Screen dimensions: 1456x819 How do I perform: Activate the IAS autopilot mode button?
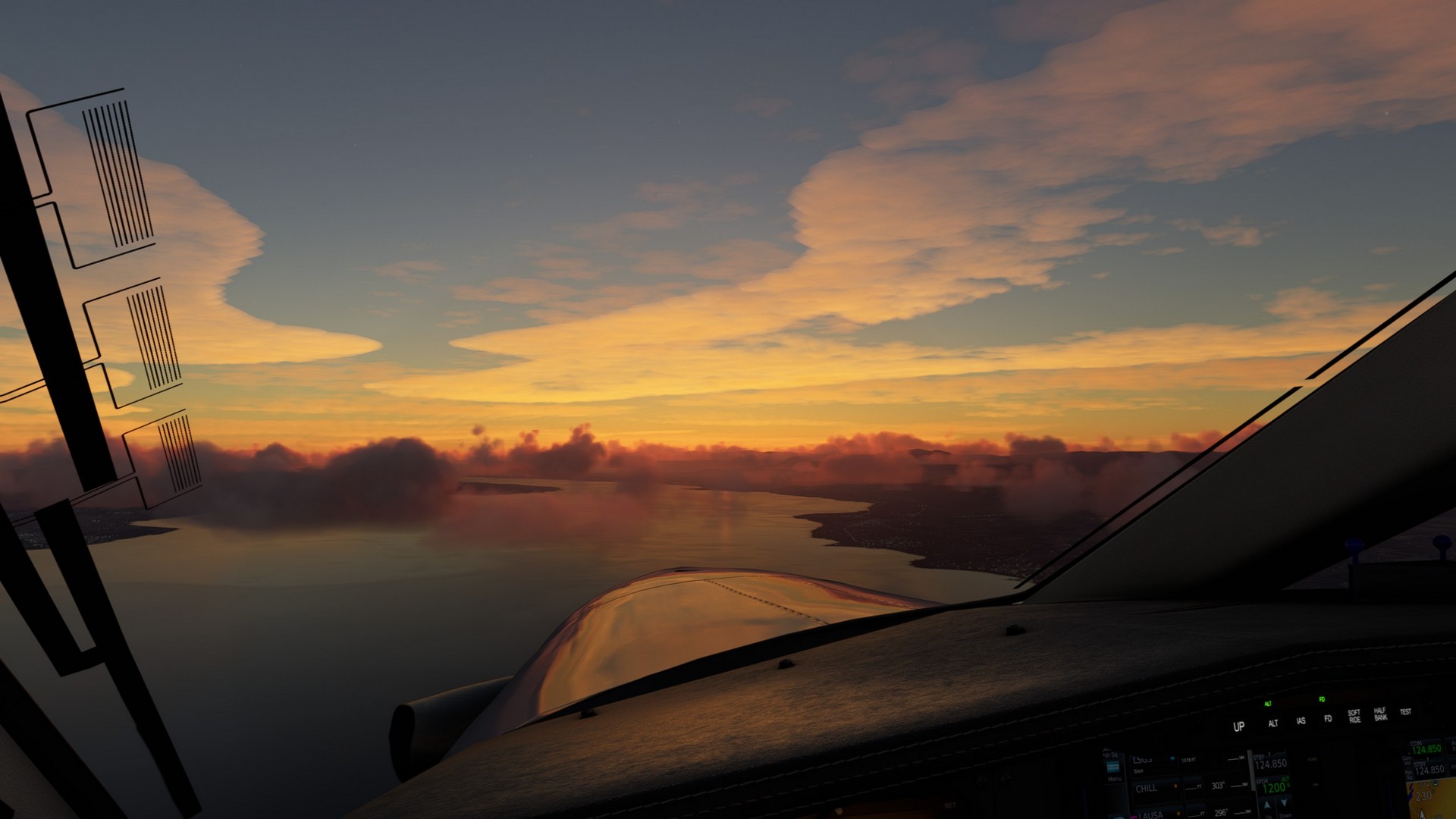click(1301, 720)
